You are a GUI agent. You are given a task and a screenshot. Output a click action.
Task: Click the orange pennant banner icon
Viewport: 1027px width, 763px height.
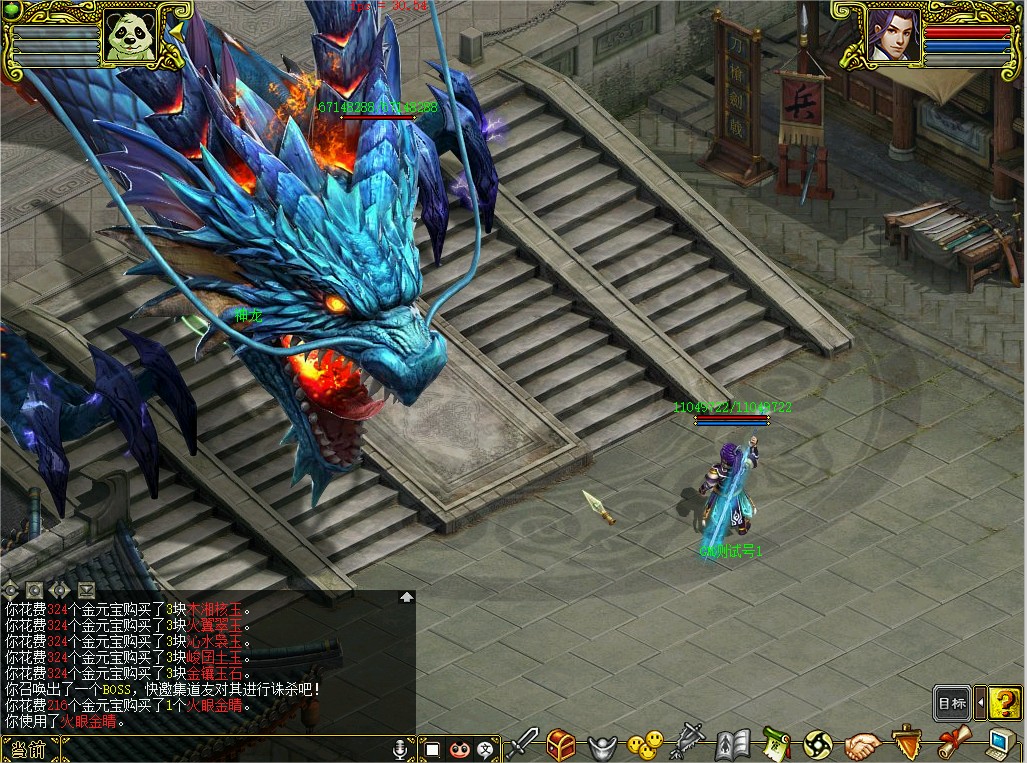coord(907,743)
